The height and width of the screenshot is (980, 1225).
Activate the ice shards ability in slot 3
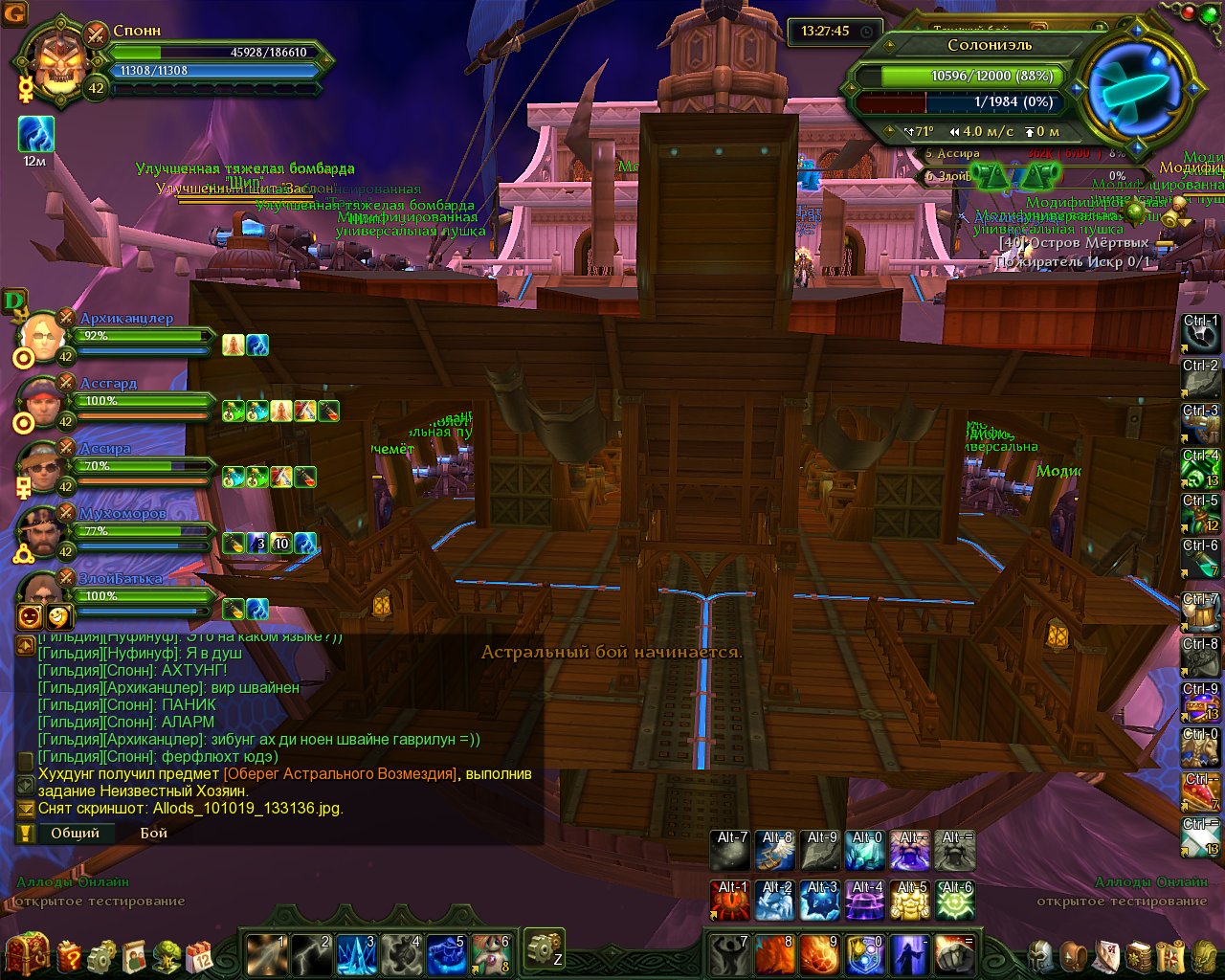point(356,954)
